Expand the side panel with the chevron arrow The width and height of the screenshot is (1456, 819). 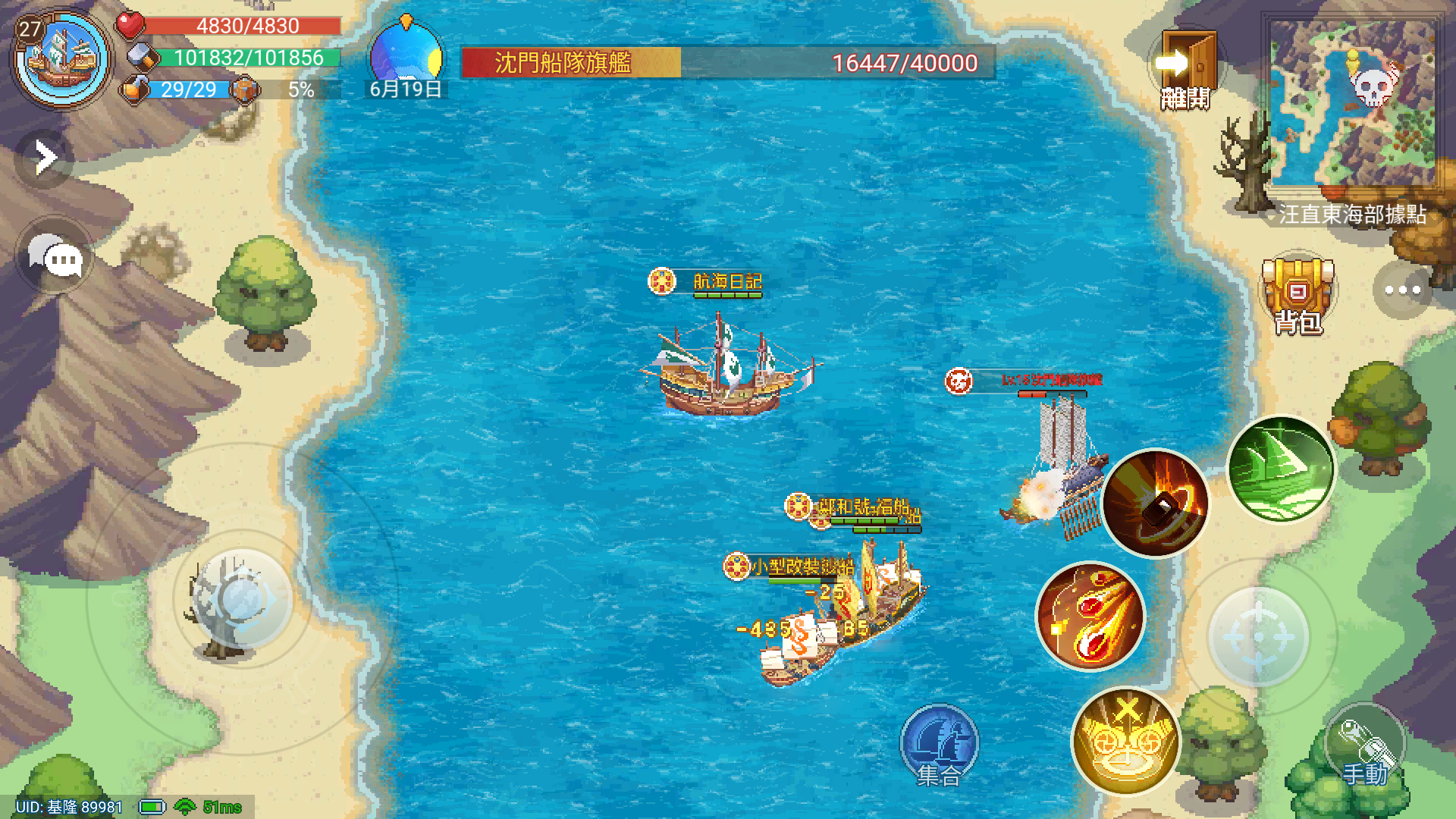pos(45,155)
